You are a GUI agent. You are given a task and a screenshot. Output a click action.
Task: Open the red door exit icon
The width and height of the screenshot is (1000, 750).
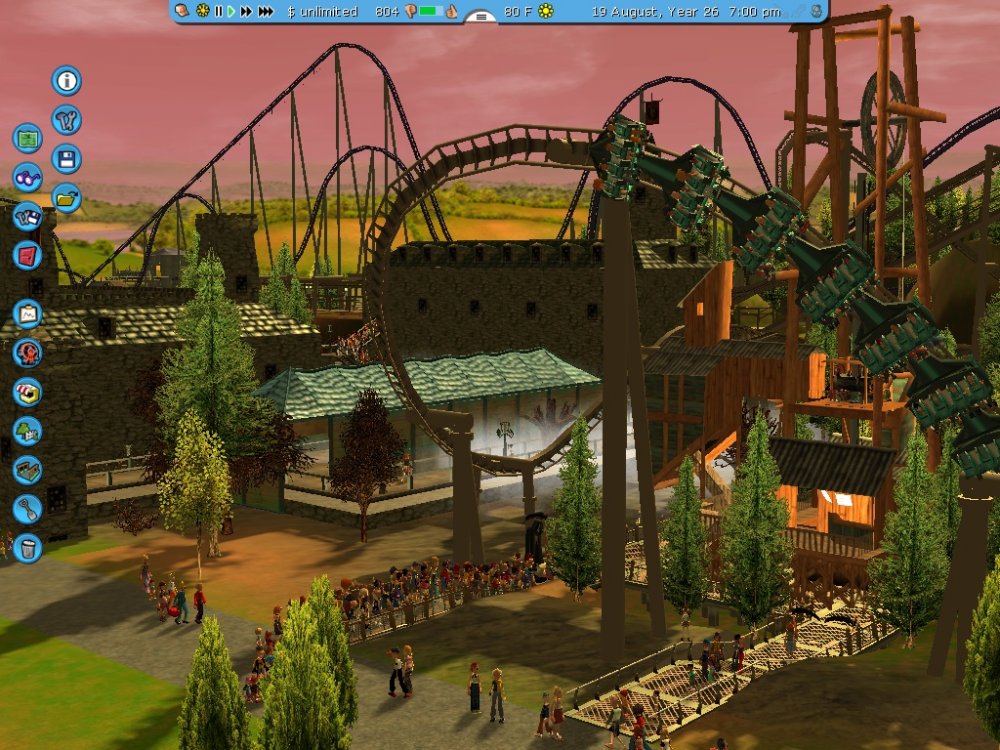coord(27,255)
